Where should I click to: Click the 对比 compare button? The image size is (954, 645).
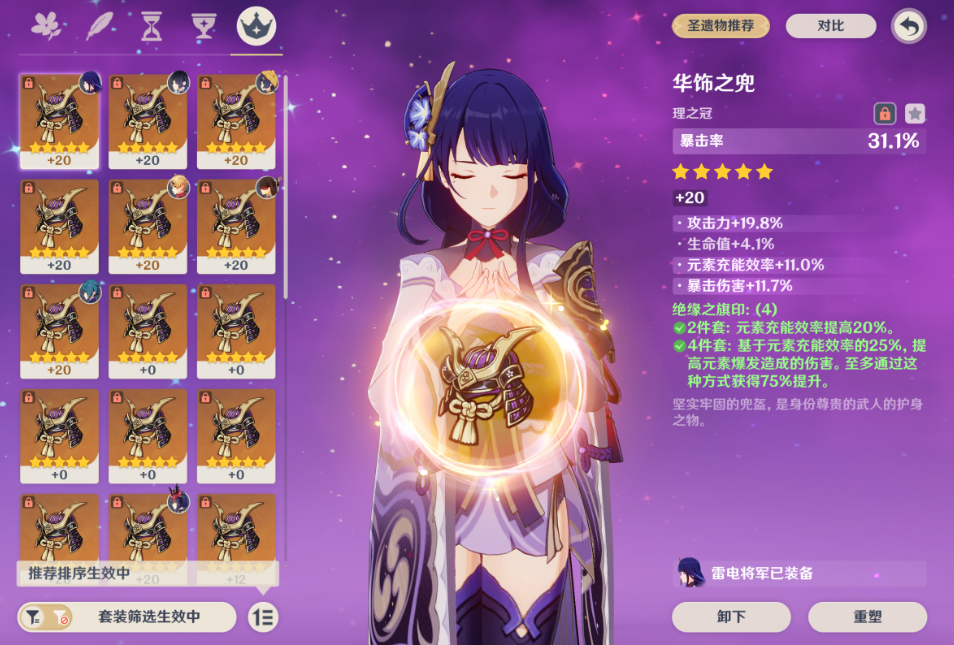(830, 26)
